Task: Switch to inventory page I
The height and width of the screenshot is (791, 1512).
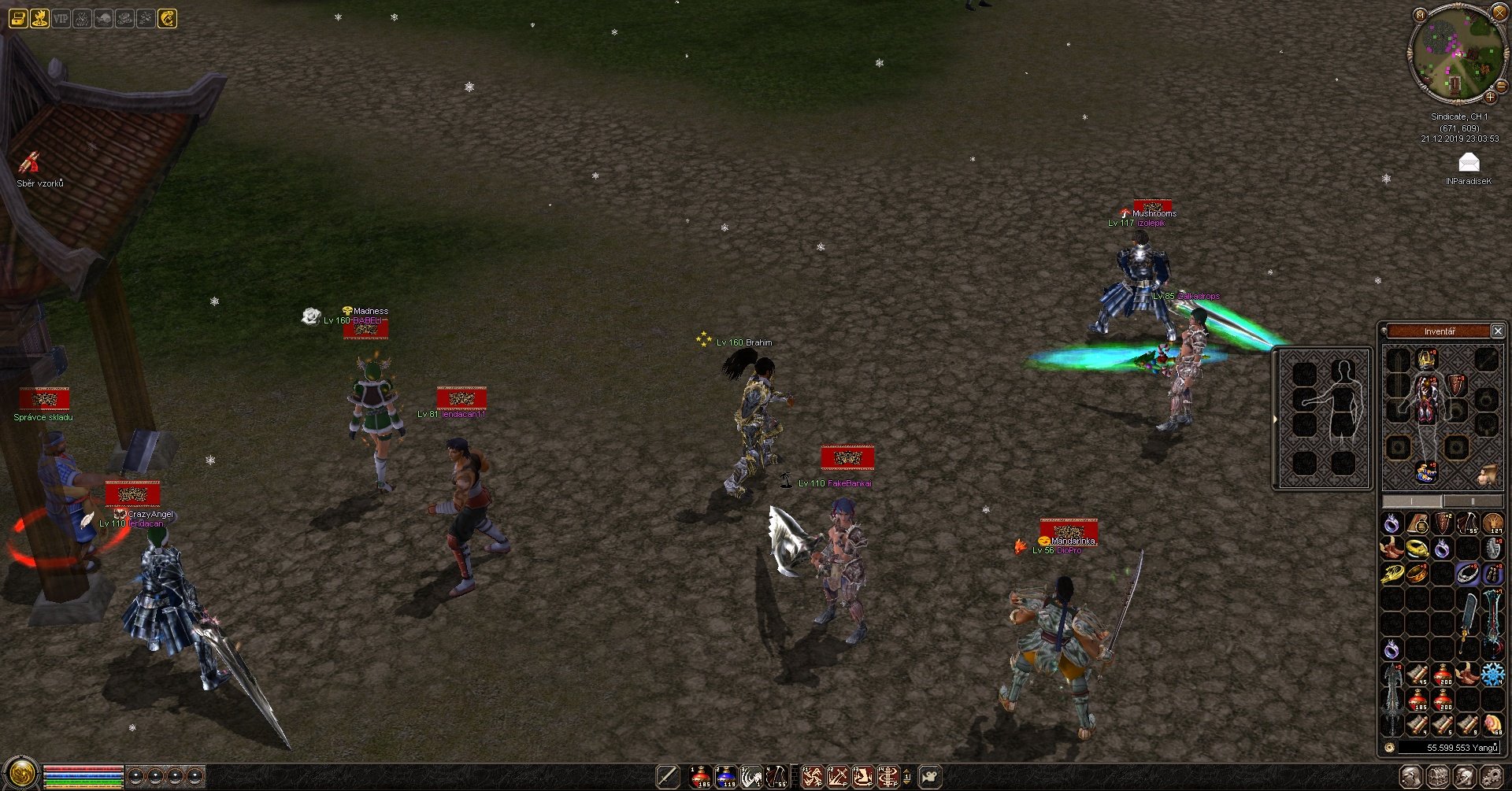Action: coord(1413,501)
